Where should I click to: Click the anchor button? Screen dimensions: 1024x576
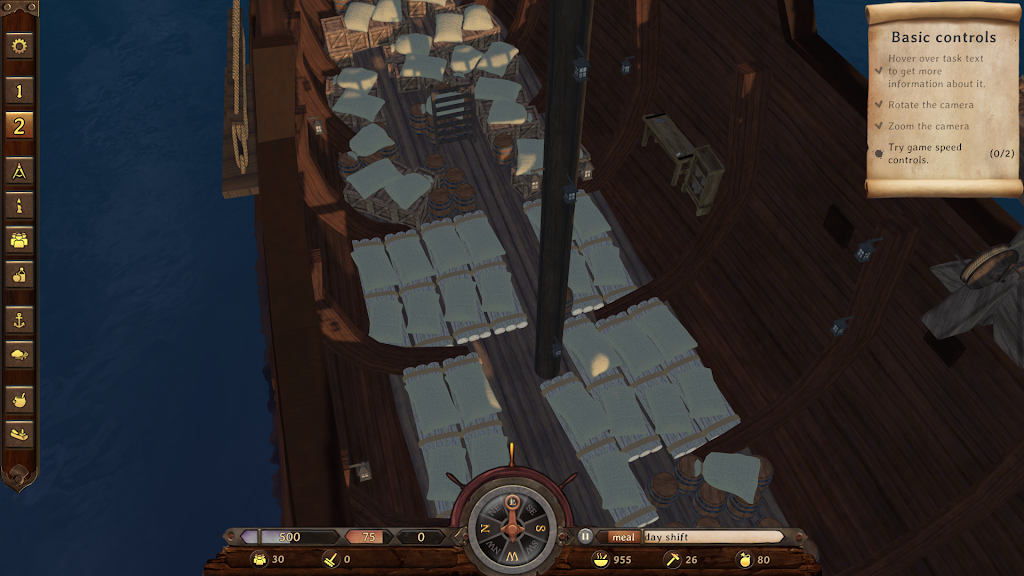20,320
